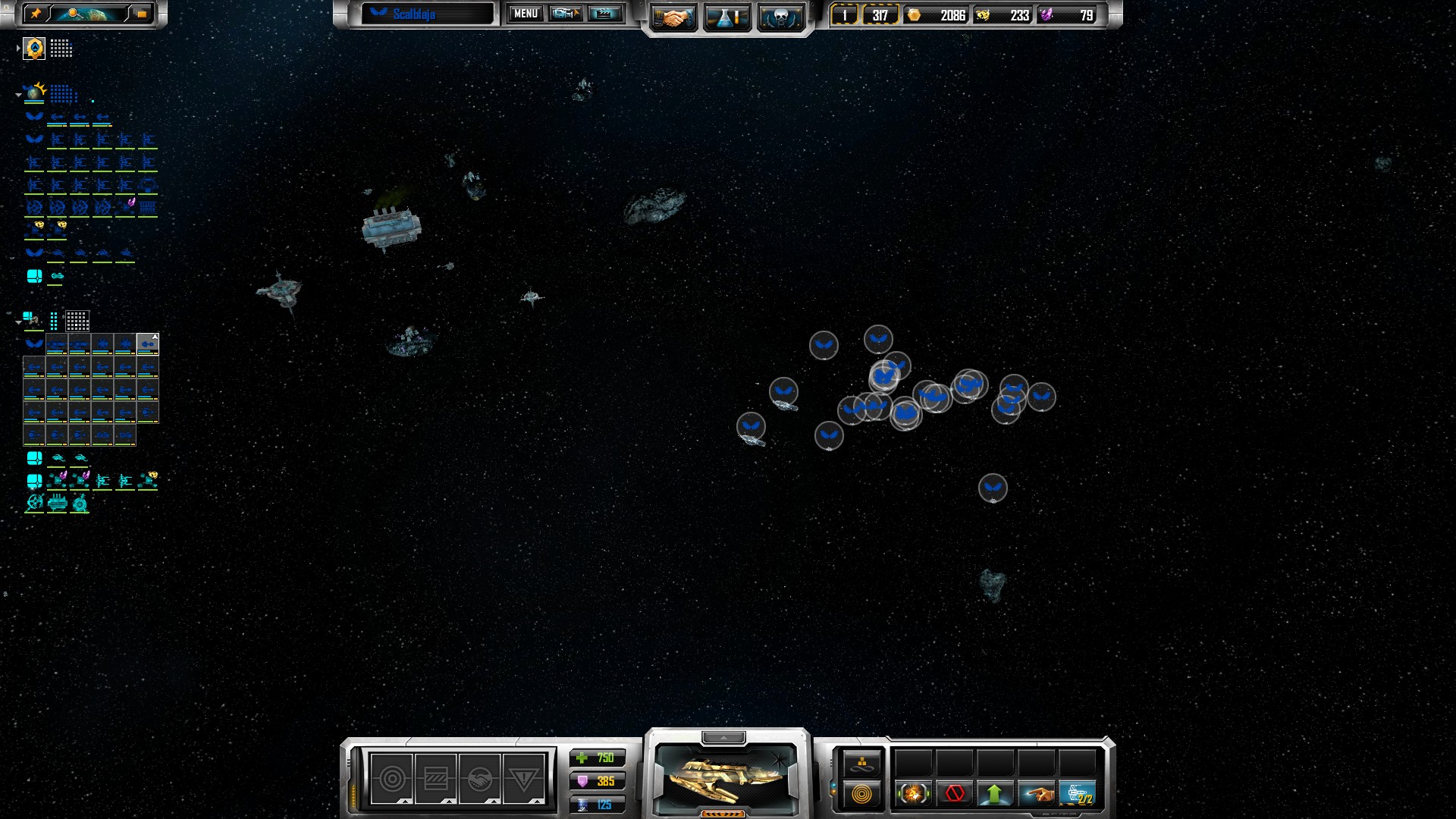
Task: Open the MENU button
Action: (x=526, y=14)
